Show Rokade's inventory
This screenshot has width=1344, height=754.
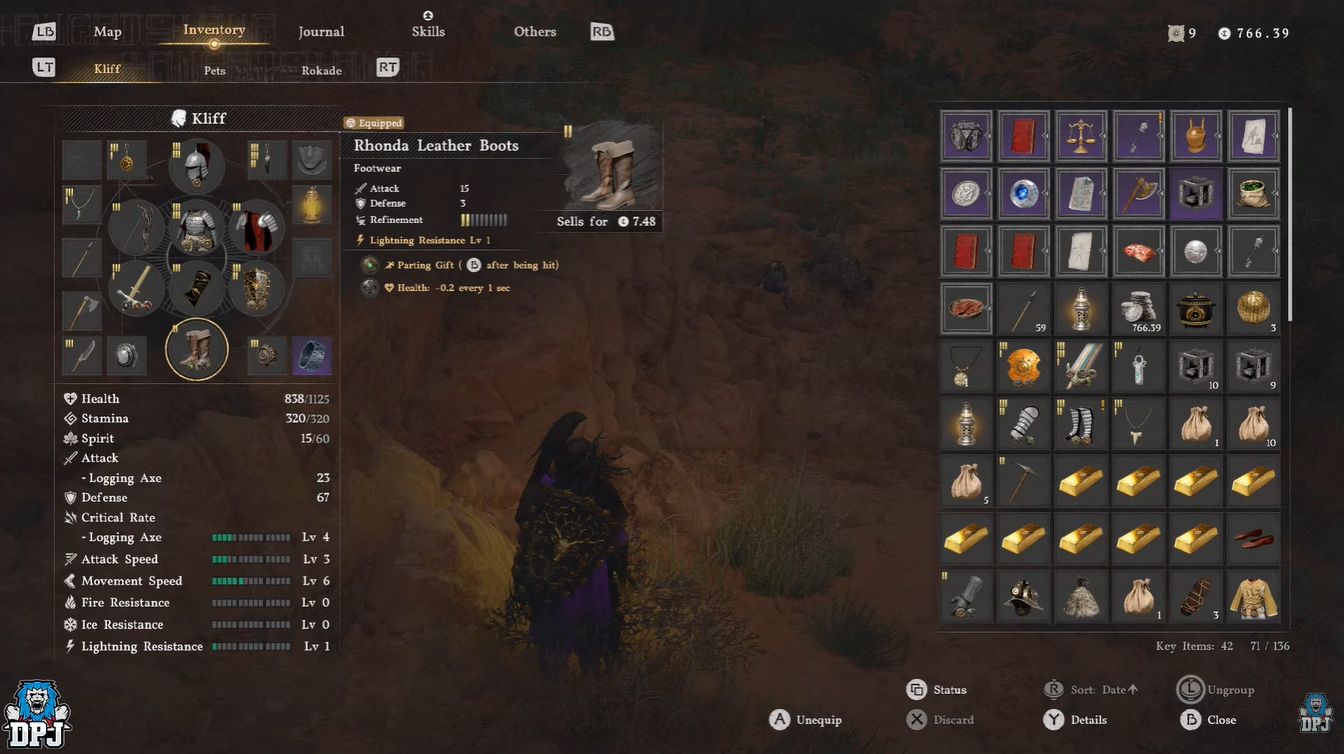pos(321,71)
